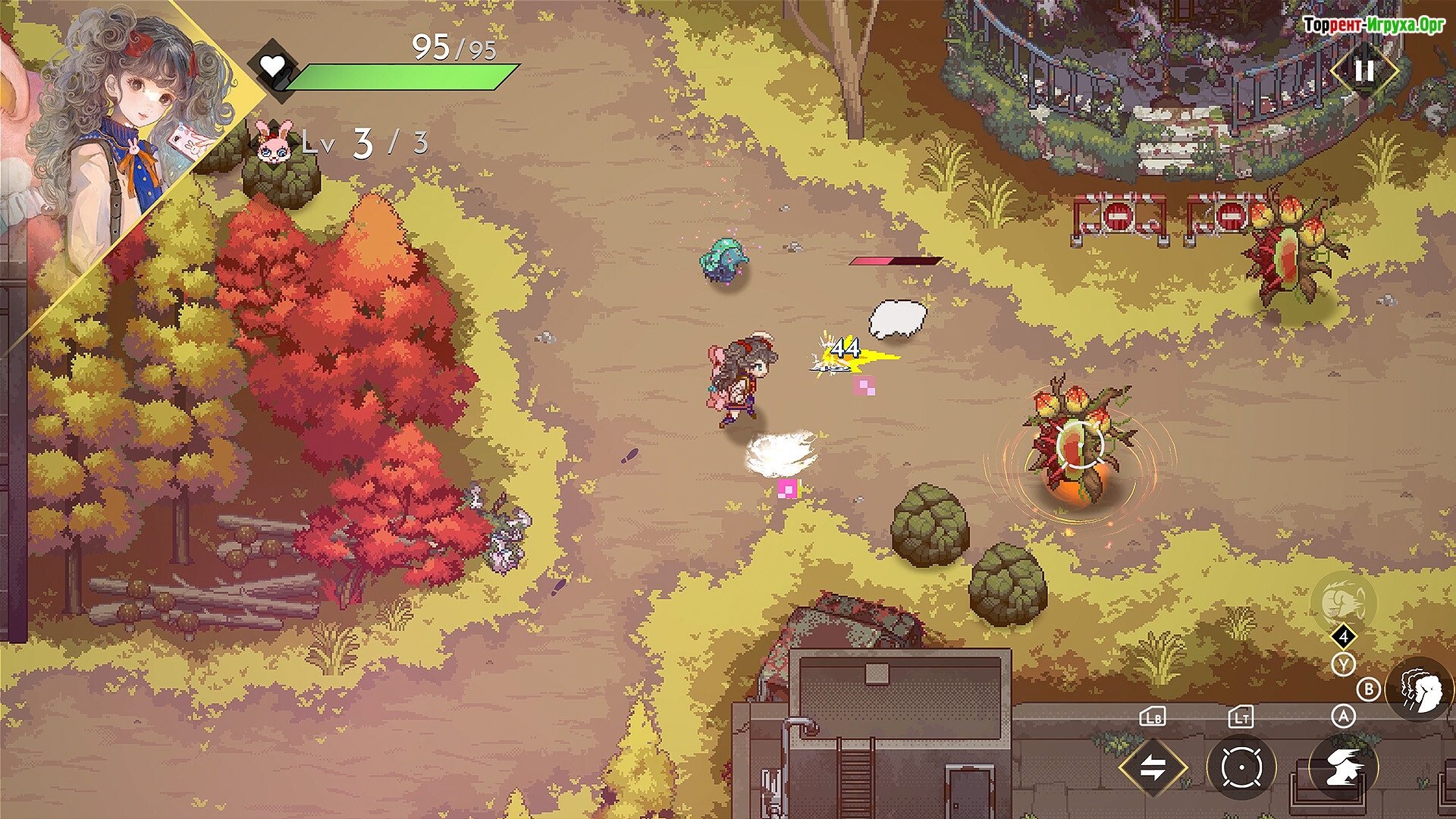
Task: Open the Торрент-Игруха.Орг watermark link
Action: (1373, 25)
